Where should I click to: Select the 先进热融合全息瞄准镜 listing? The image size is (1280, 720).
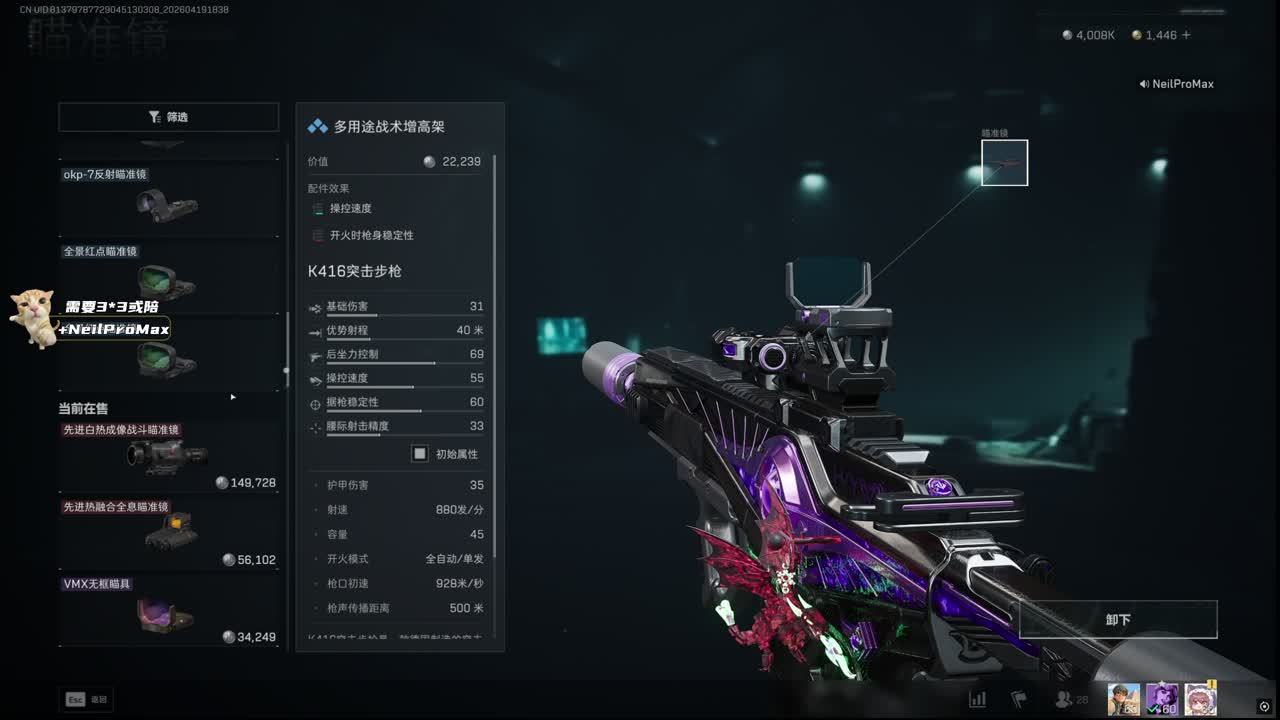point(167,532)
